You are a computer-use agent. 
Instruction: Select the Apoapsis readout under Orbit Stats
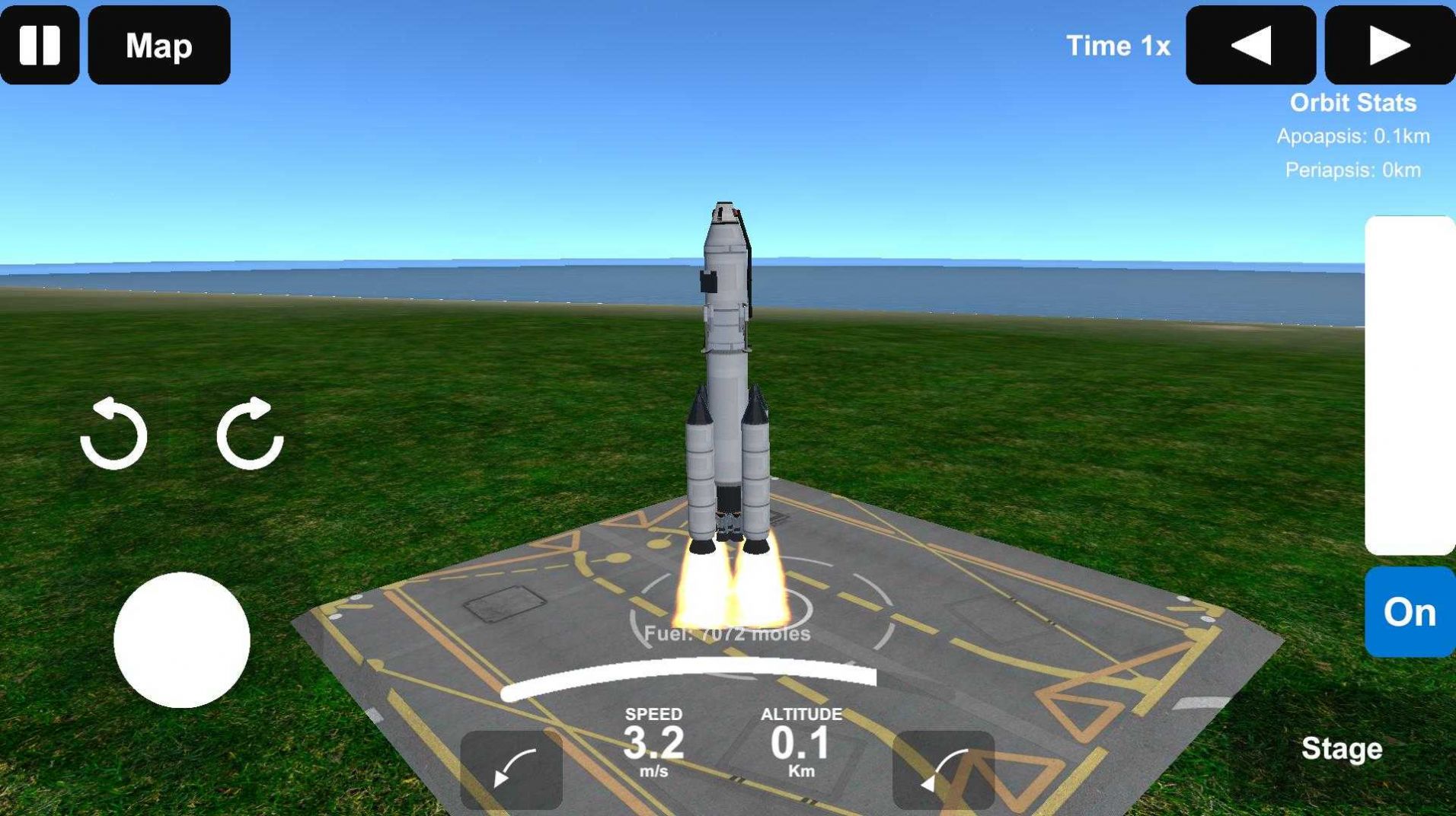pos(1353,137)
